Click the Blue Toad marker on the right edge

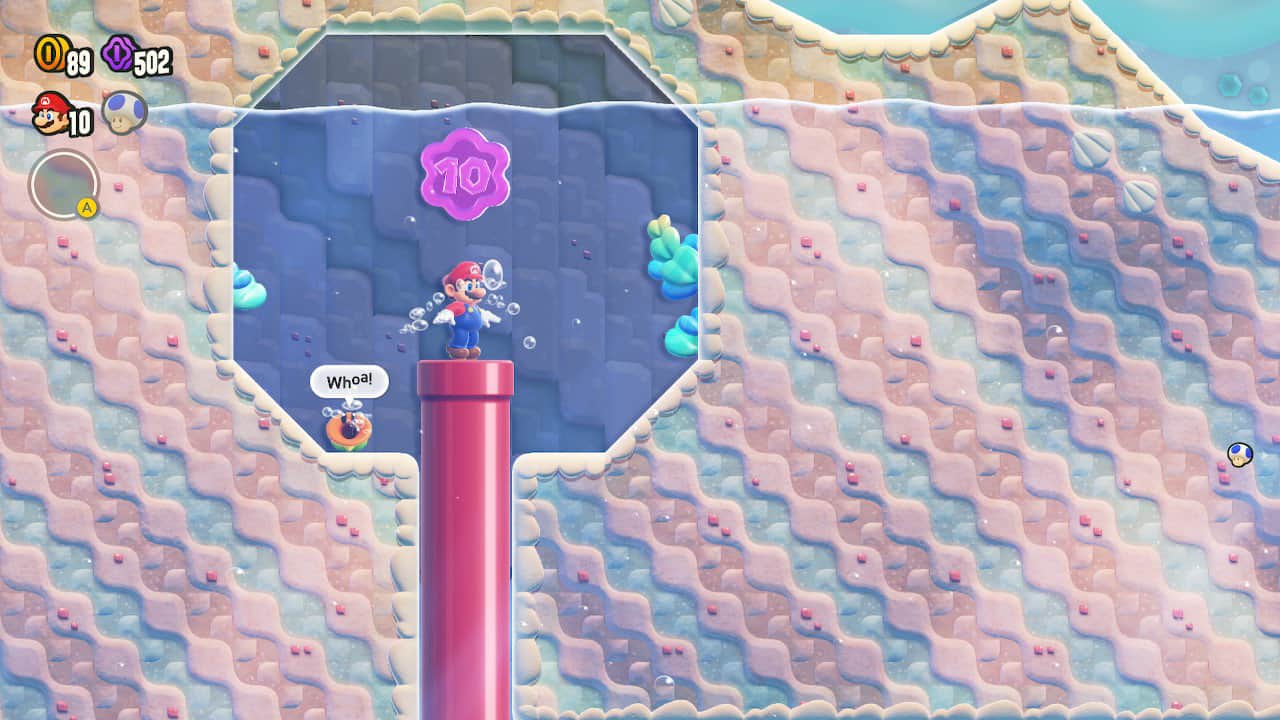coord(1237,456)
